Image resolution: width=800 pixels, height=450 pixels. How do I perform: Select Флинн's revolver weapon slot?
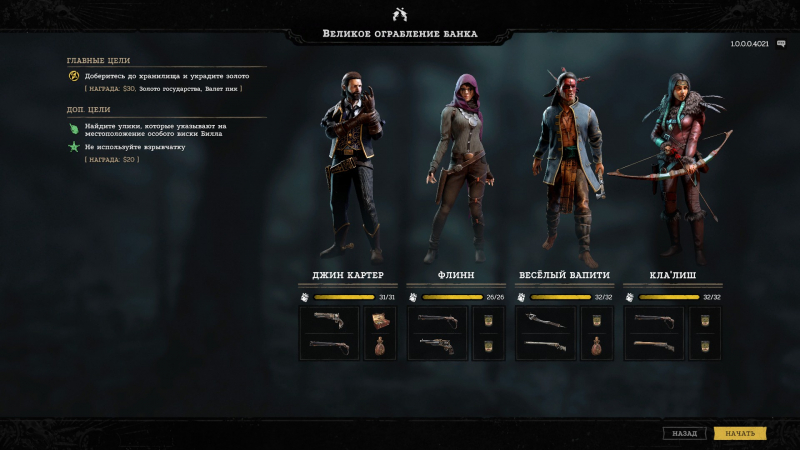click(437, 346)
